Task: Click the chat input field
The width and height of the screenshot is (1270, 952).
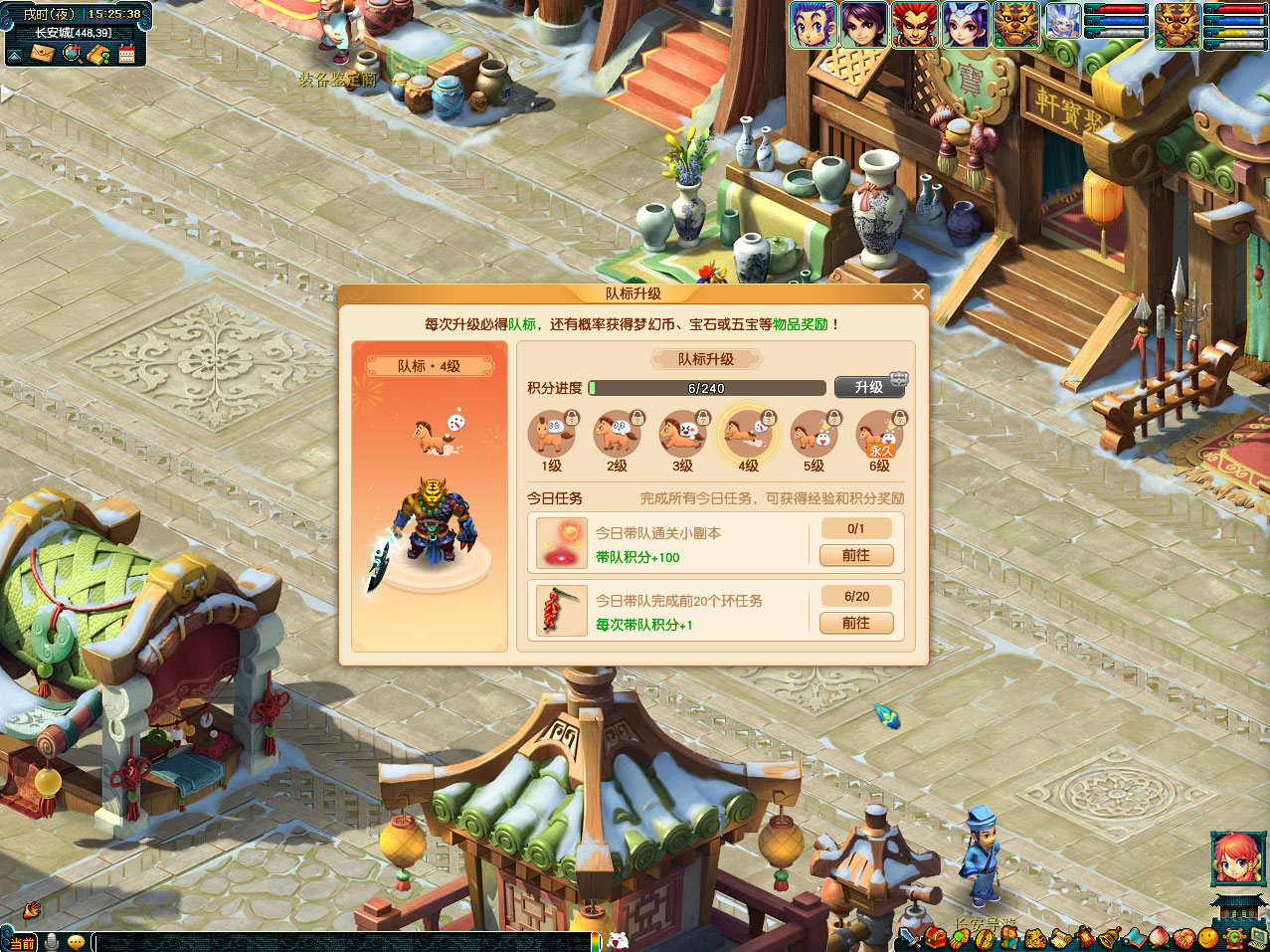Action: click(x=338, y=941)
